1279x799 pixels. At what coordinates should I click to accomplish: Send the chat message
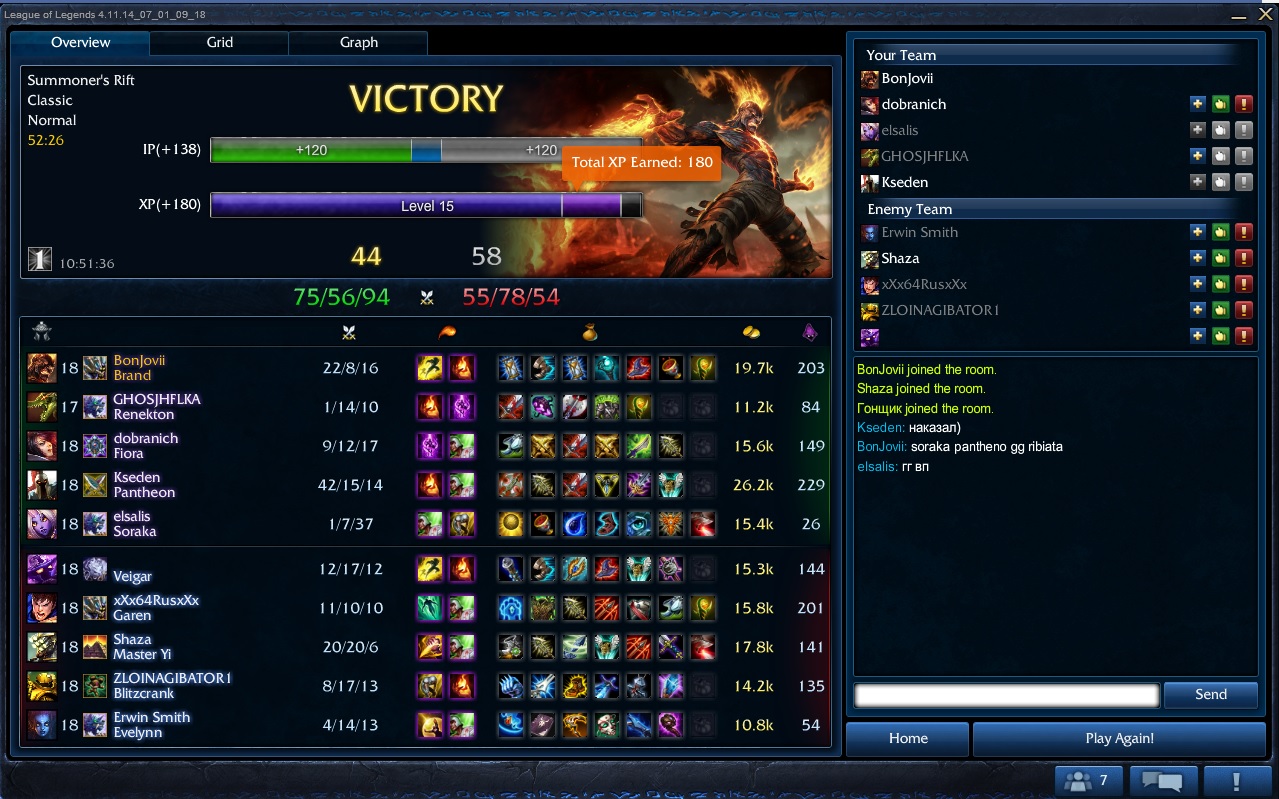(1210, 695)
